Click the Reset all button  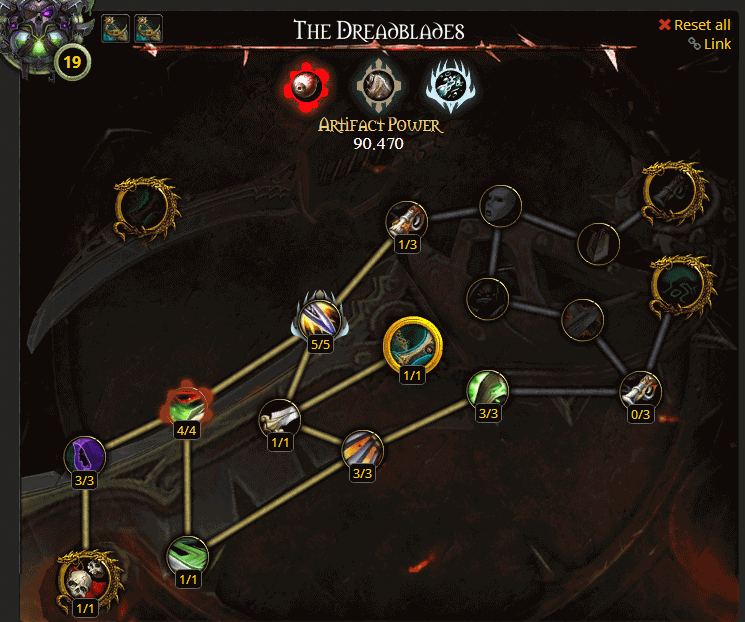click(695, 25)
